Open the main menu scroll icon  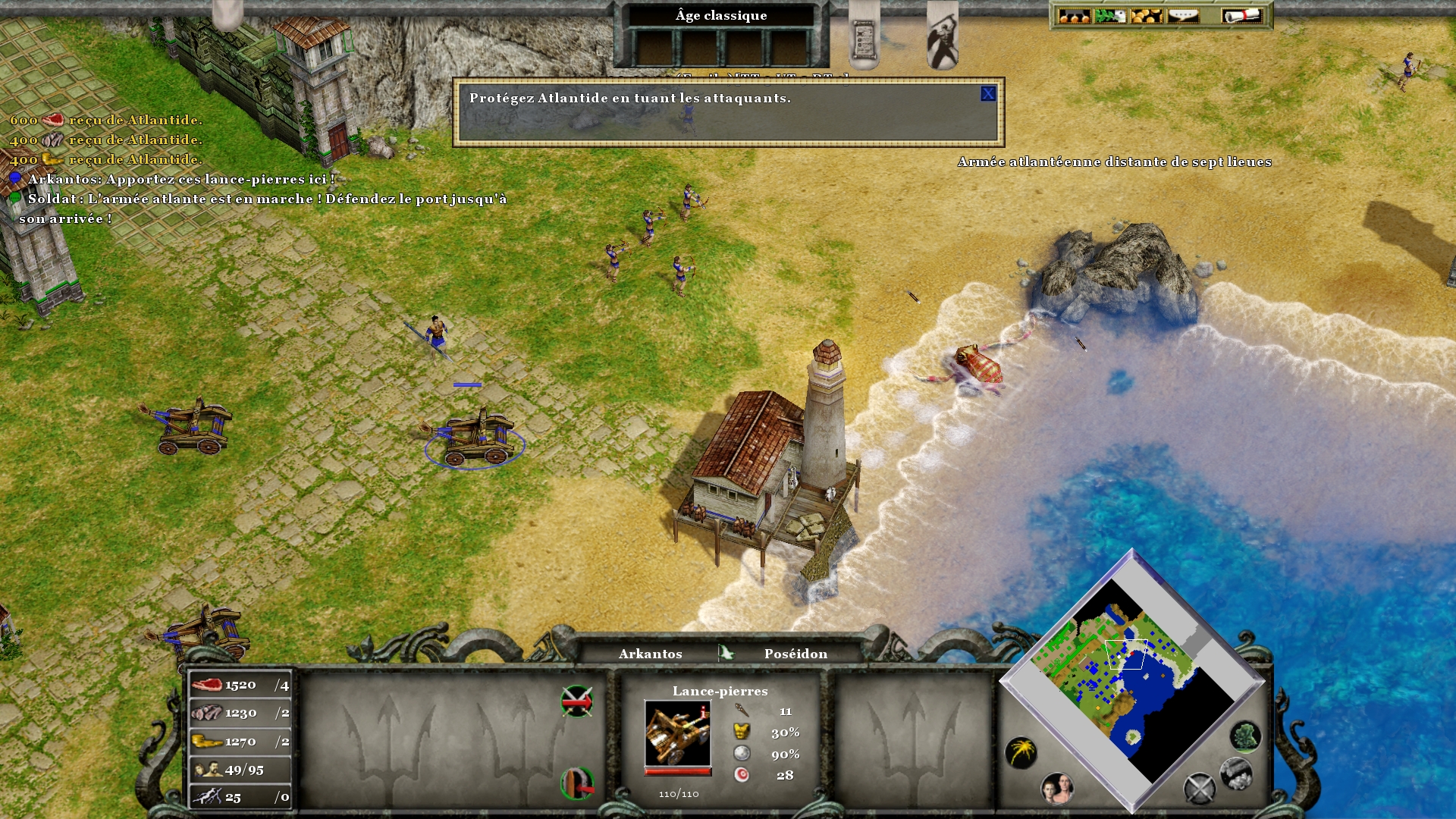(x=1241, y=16)
